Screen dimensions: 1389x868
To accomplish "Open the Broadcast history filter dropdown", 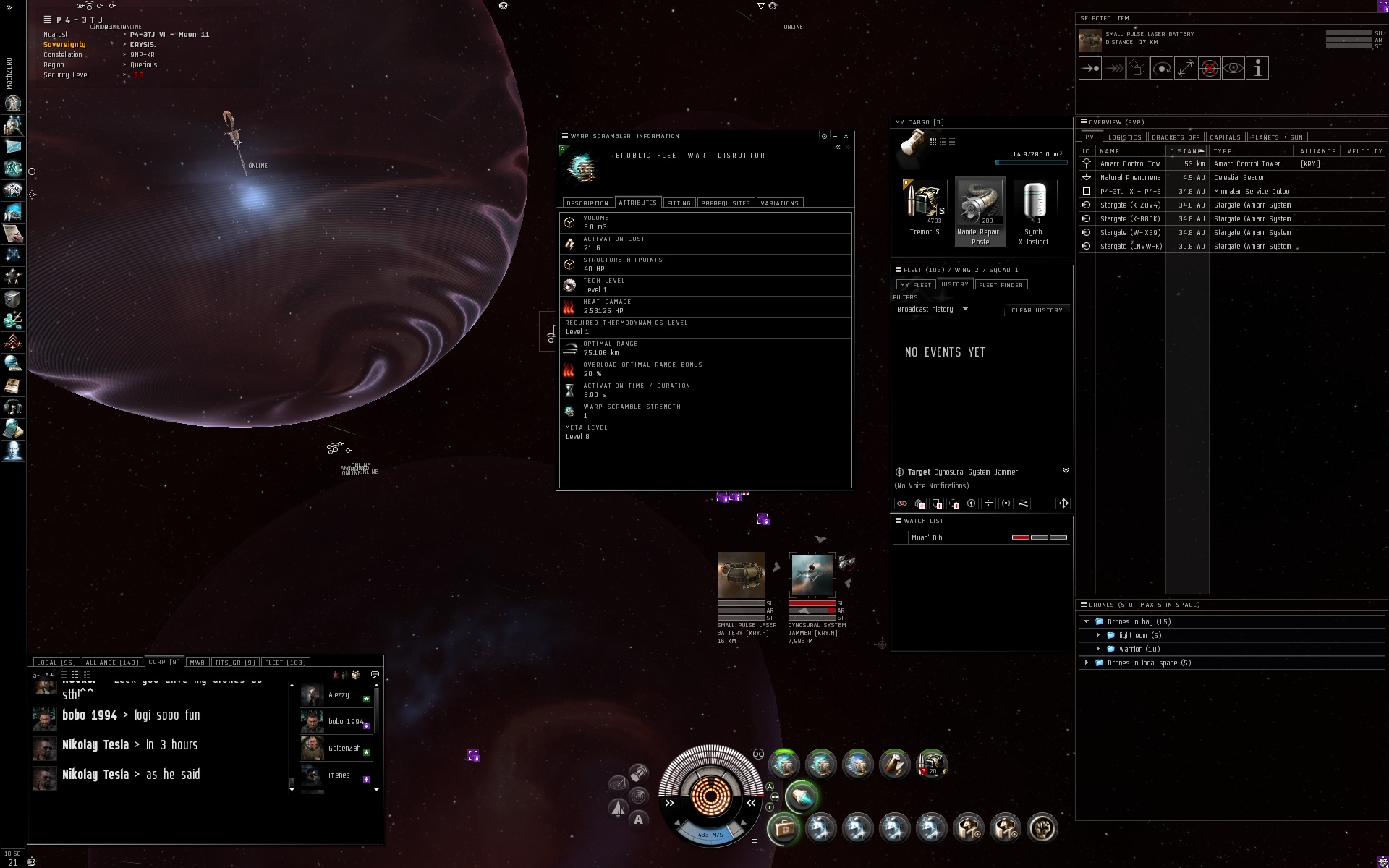I will coord(932,310).
